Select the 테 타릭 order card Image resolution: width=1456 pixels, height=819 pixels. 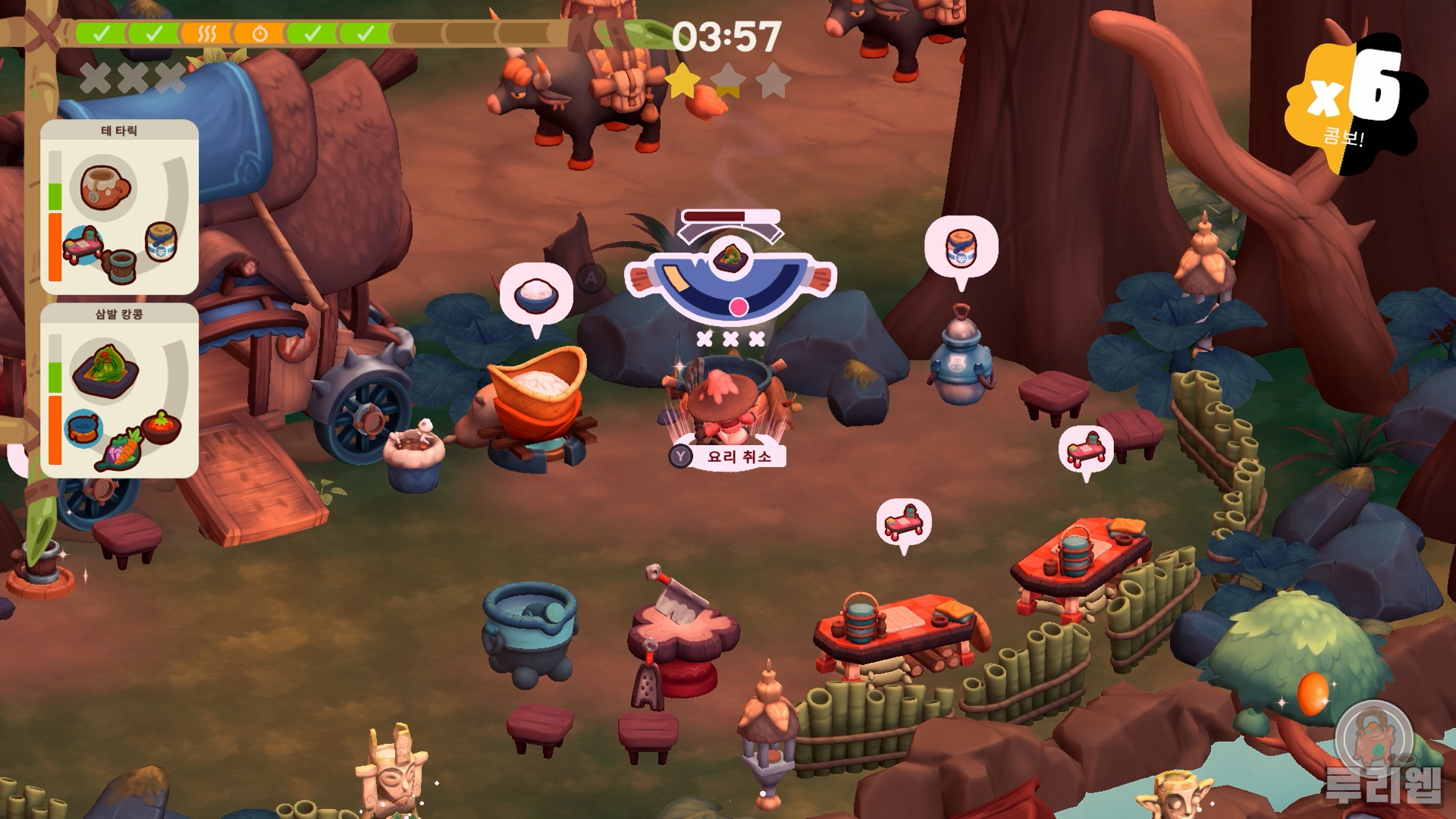(x=119, y=206)
